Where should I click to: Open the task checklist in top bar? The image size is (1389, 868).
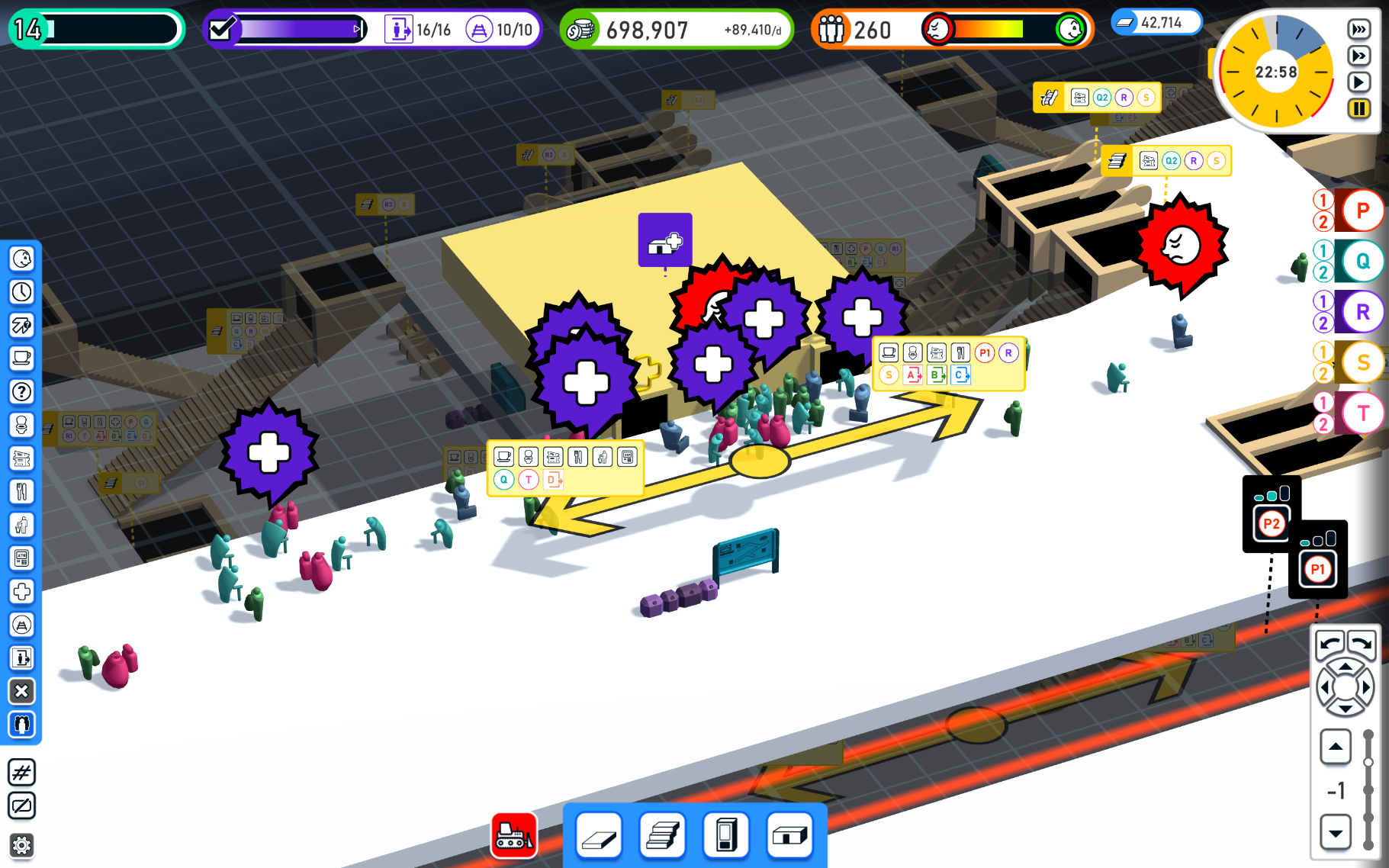[x=222, y=30]
